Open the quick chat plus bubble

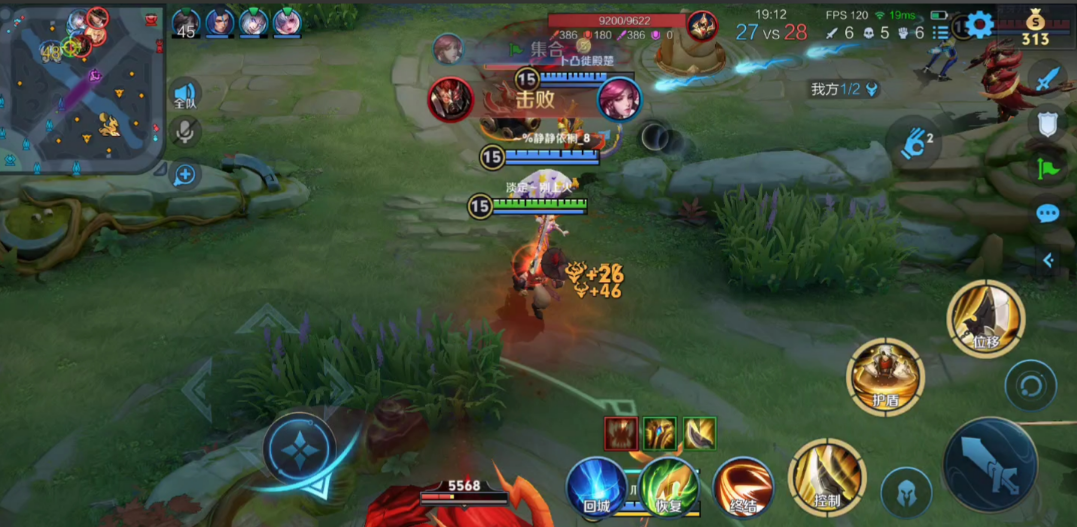click(x=185, y=175)
